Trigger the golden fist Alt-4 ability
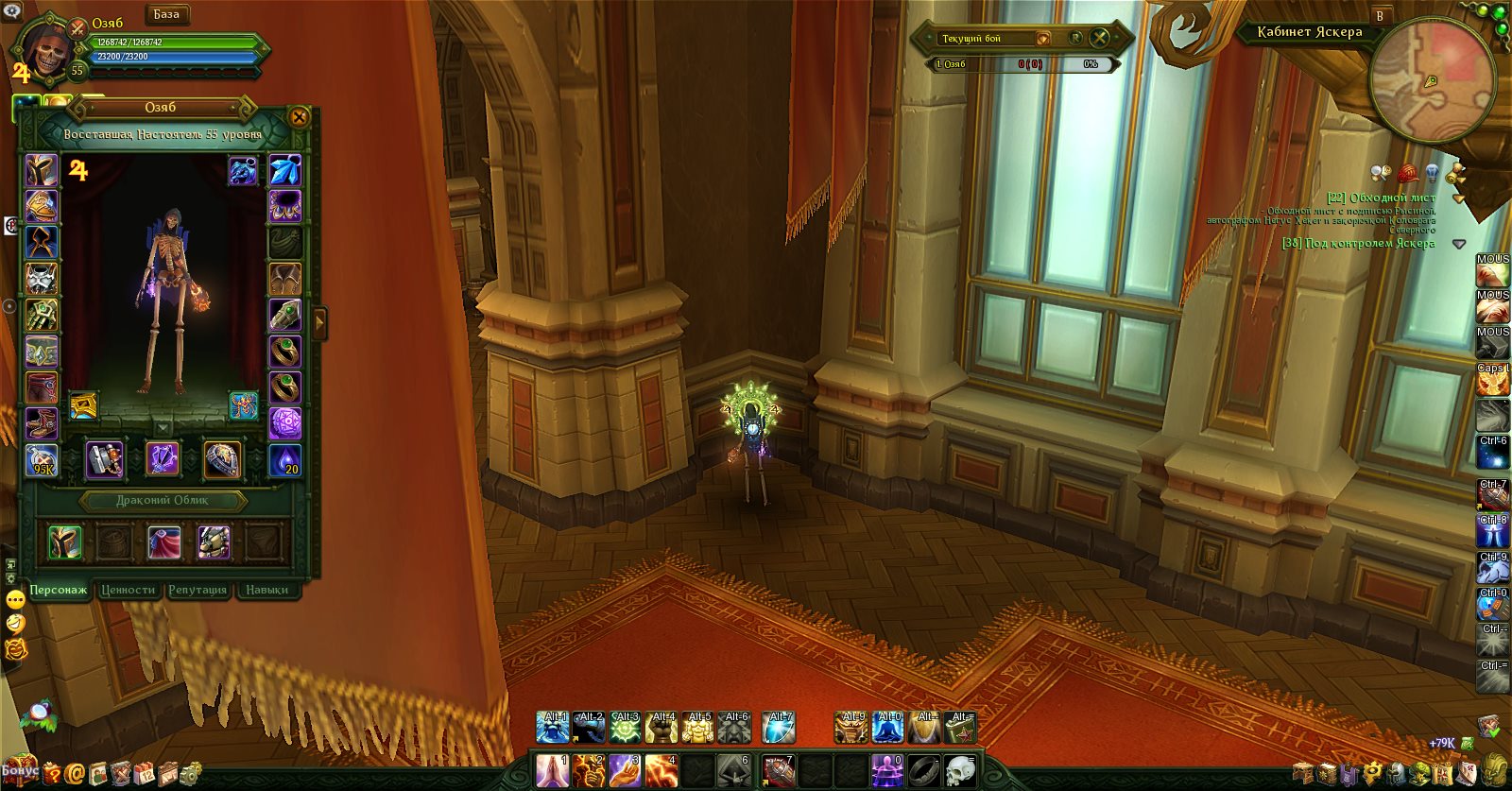 pyautogui.click(x=661, y=728)
